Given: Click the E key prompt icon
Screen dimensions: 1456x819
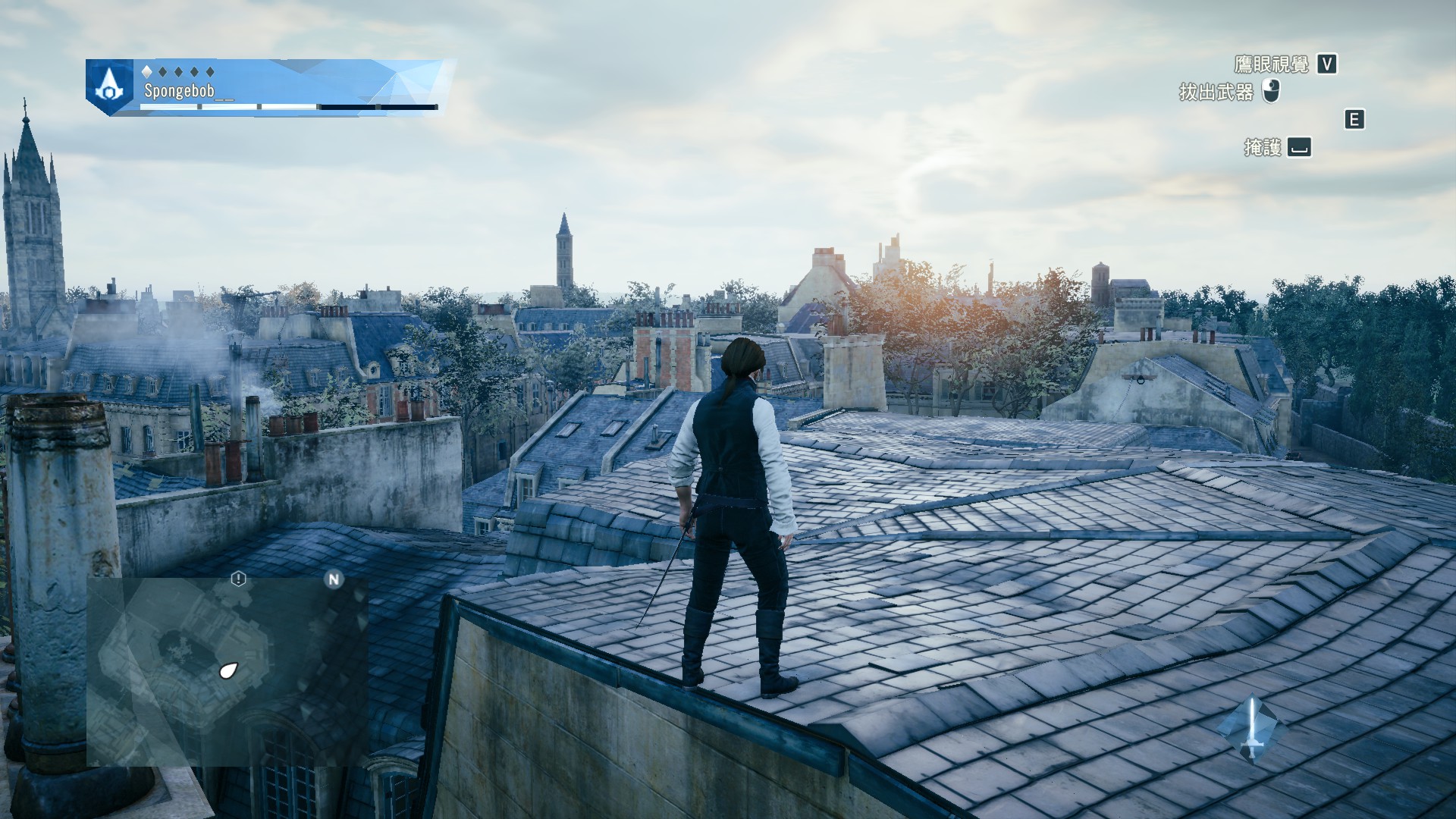Looking at the screenshot, I should click(x=1354, y=119).
